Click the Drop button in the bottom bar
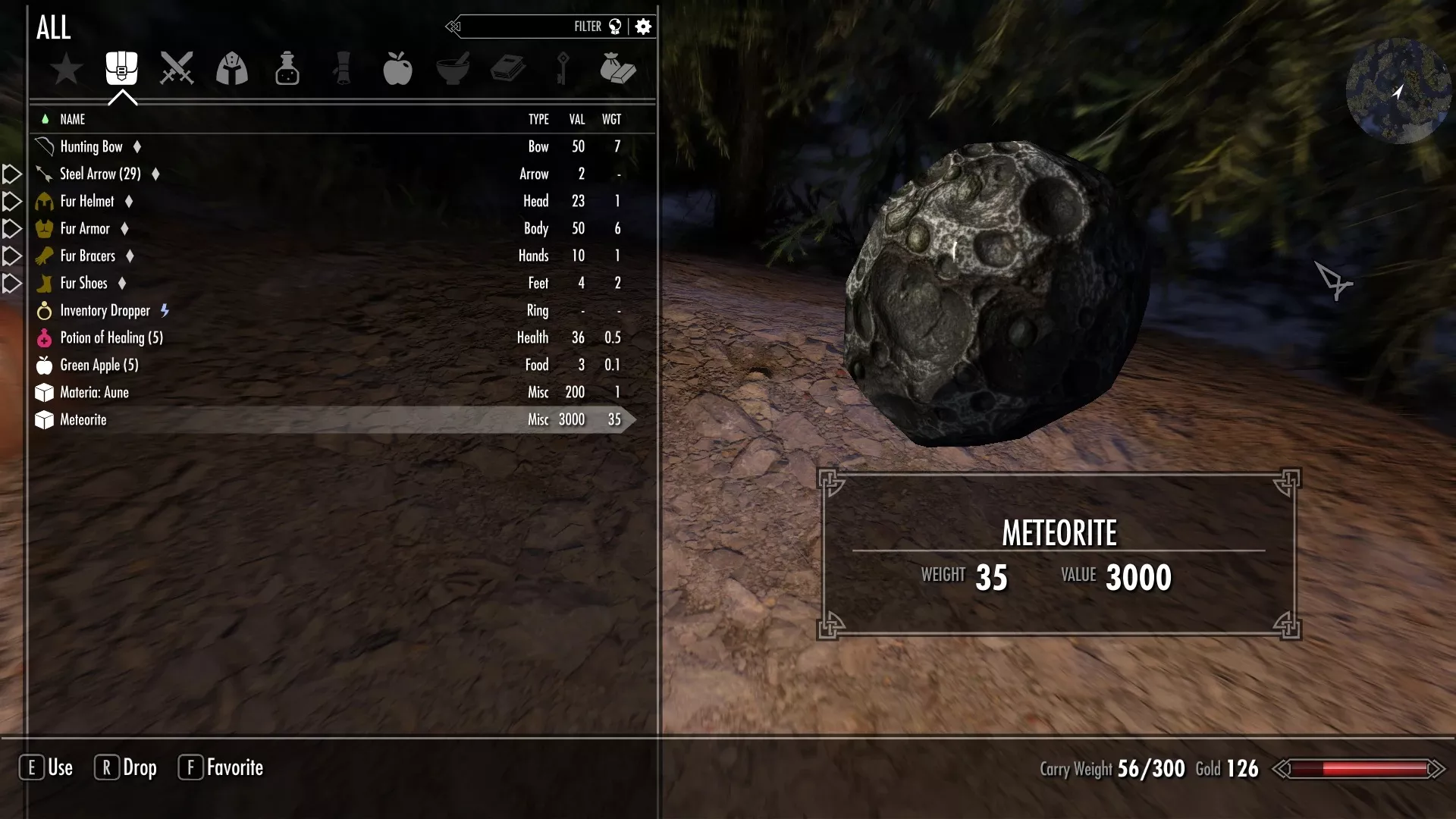This screenshot has width=1456, height=819. pos(125,767)
